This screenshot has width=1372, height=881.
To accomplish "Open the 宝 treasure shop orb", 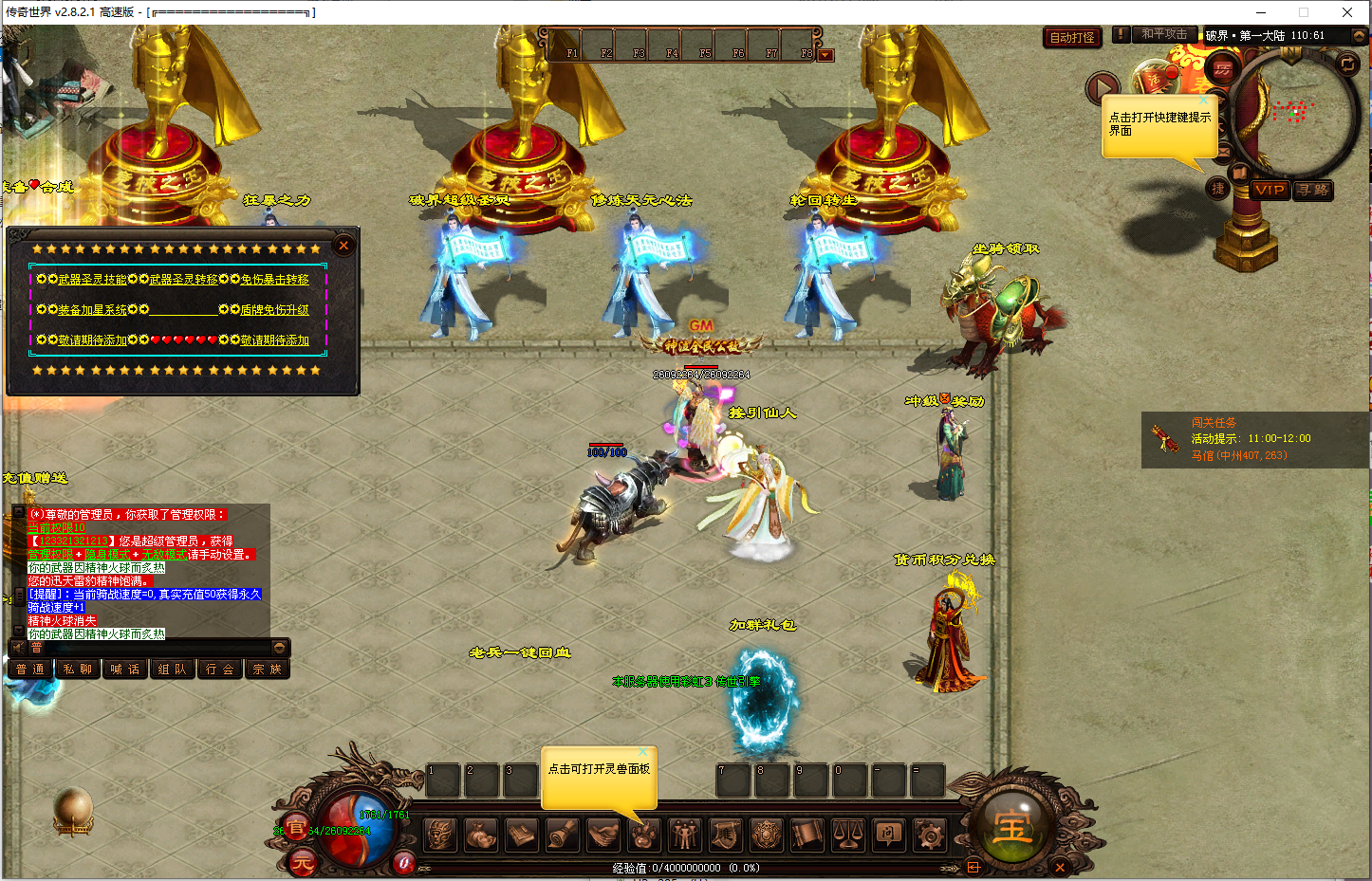I will tap(1012, 828).
